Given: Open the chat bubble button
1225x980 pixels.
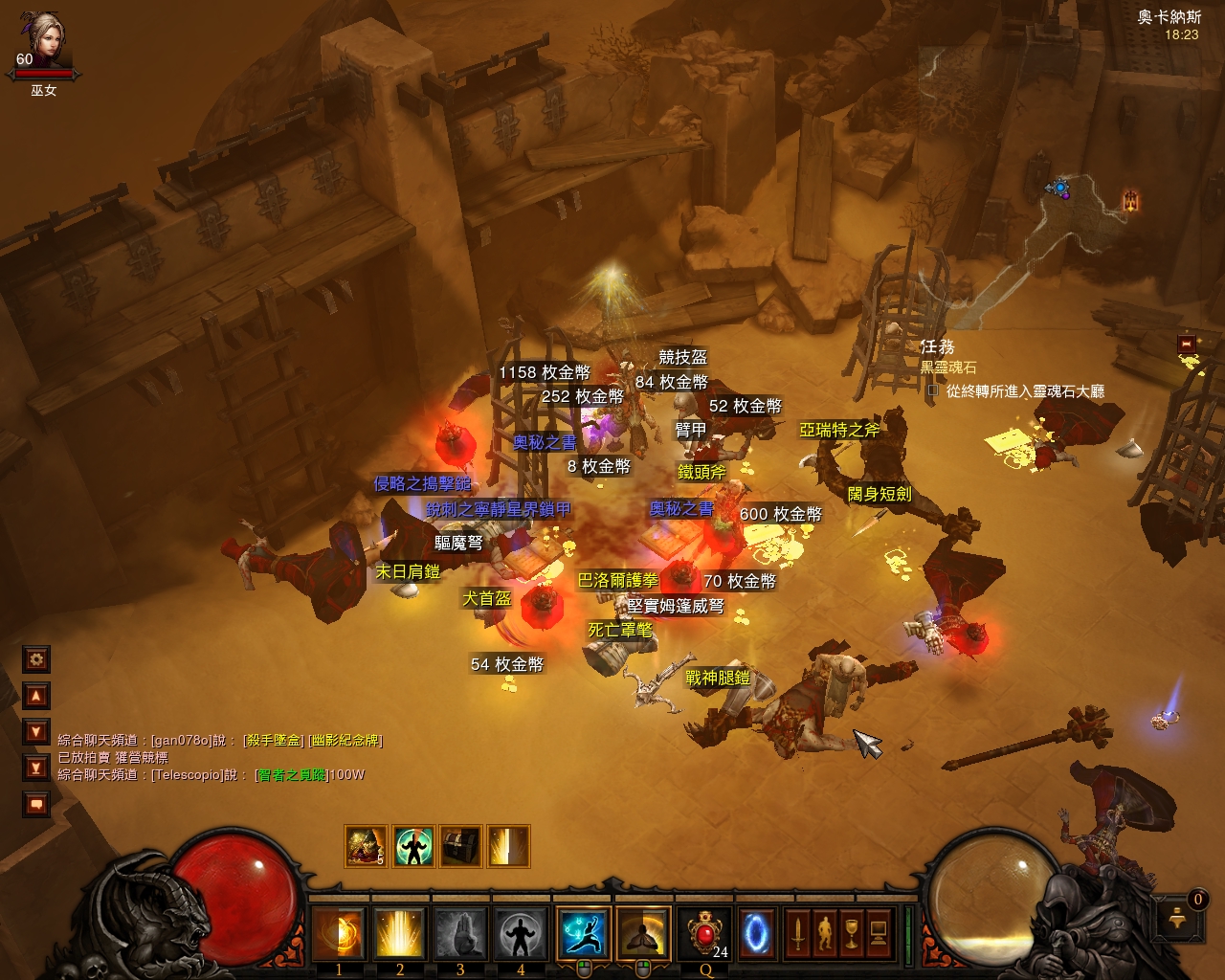Looking at the screenshot, I should coord(36,804).
